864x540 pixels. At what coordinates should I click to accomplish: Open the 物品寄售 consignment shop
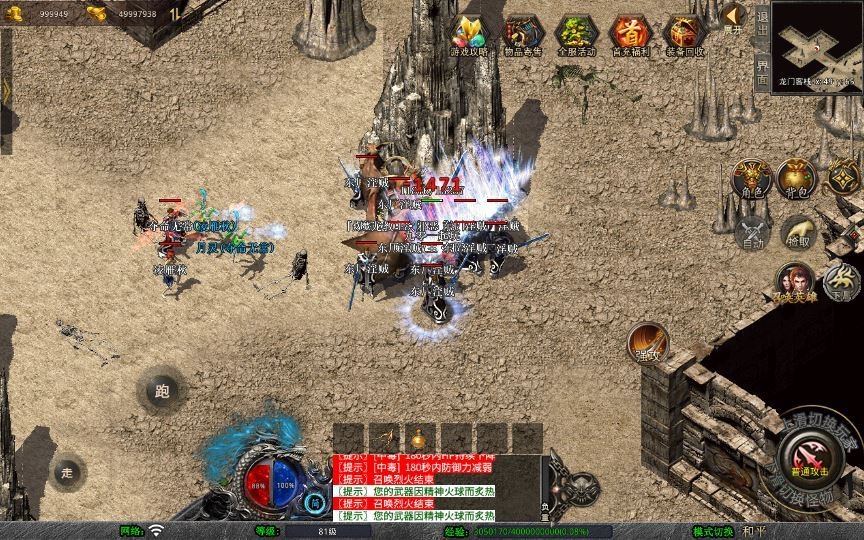(x=522, y=35)
